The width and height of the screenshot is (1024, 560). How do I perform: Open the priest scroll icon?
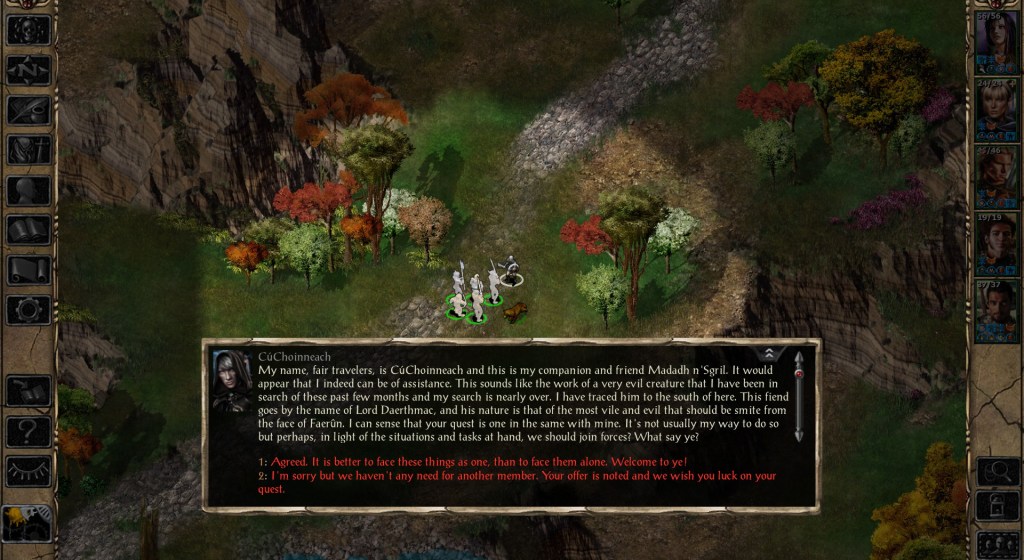[x=28, y=269]
